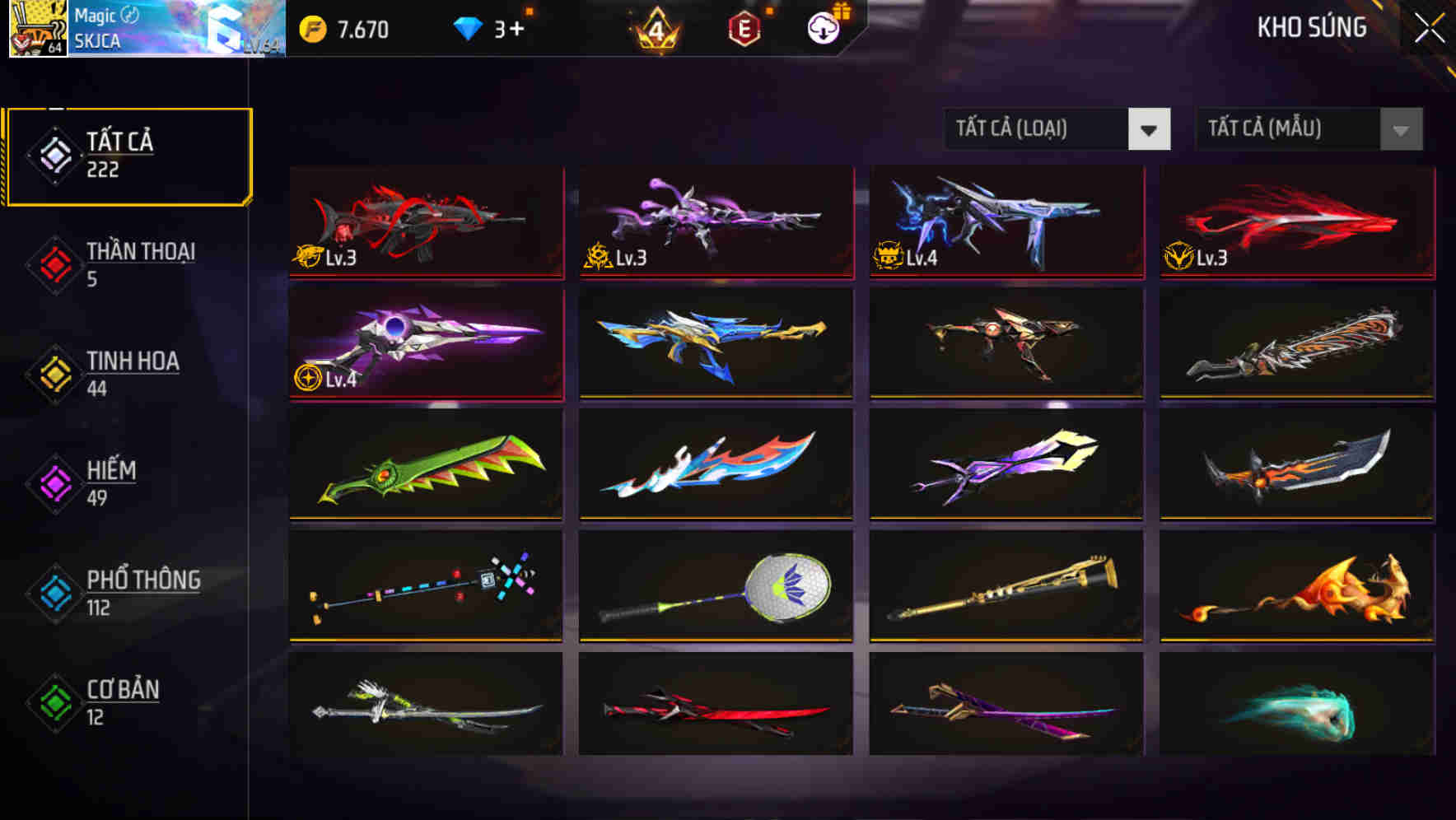Open the badminton racket skin card
1456x820 pixels.
tap(715, 585)
